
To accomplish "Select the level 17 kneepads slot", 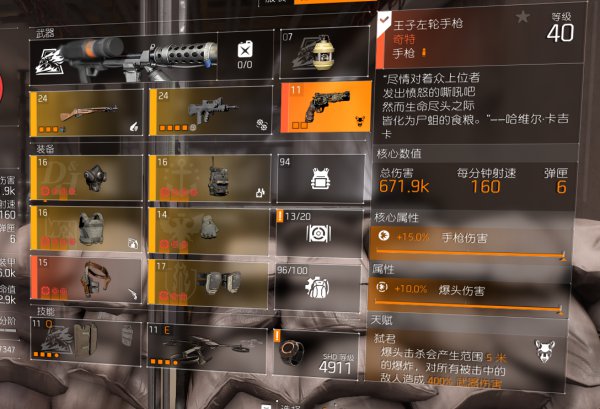I will click(208, 283).
